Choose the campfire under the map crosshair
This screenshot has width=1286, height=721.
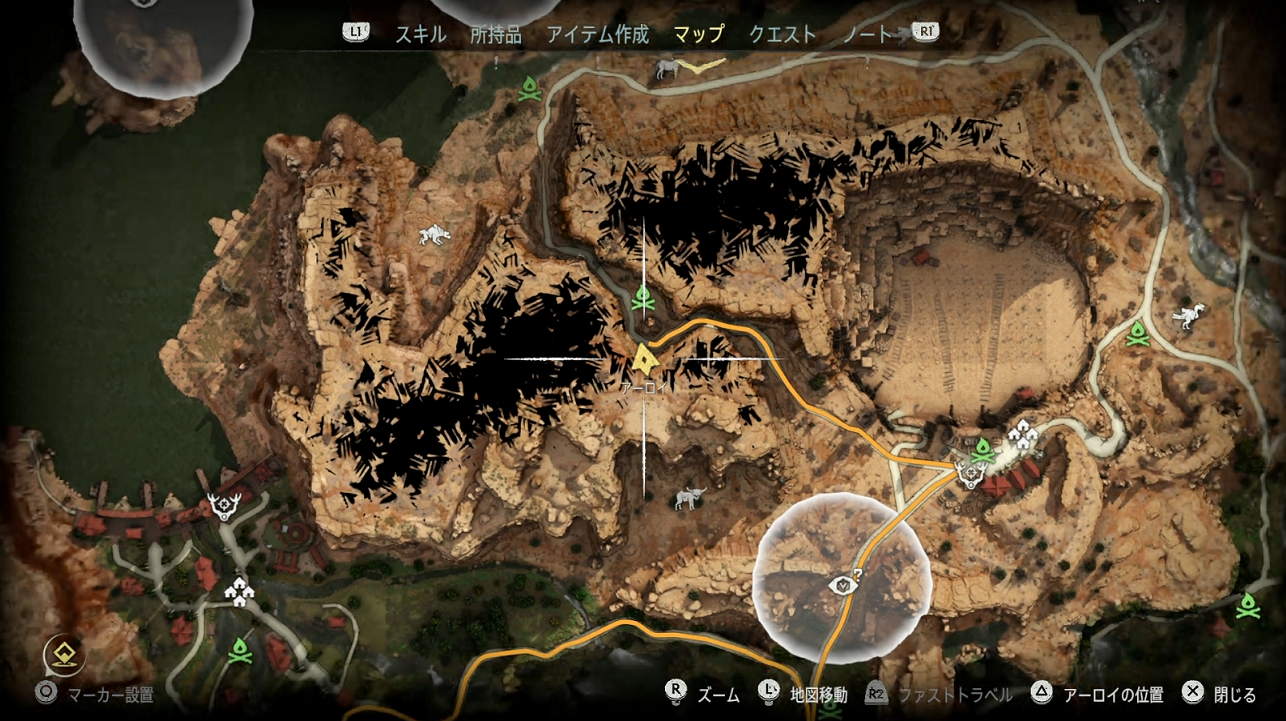point(643,297)
